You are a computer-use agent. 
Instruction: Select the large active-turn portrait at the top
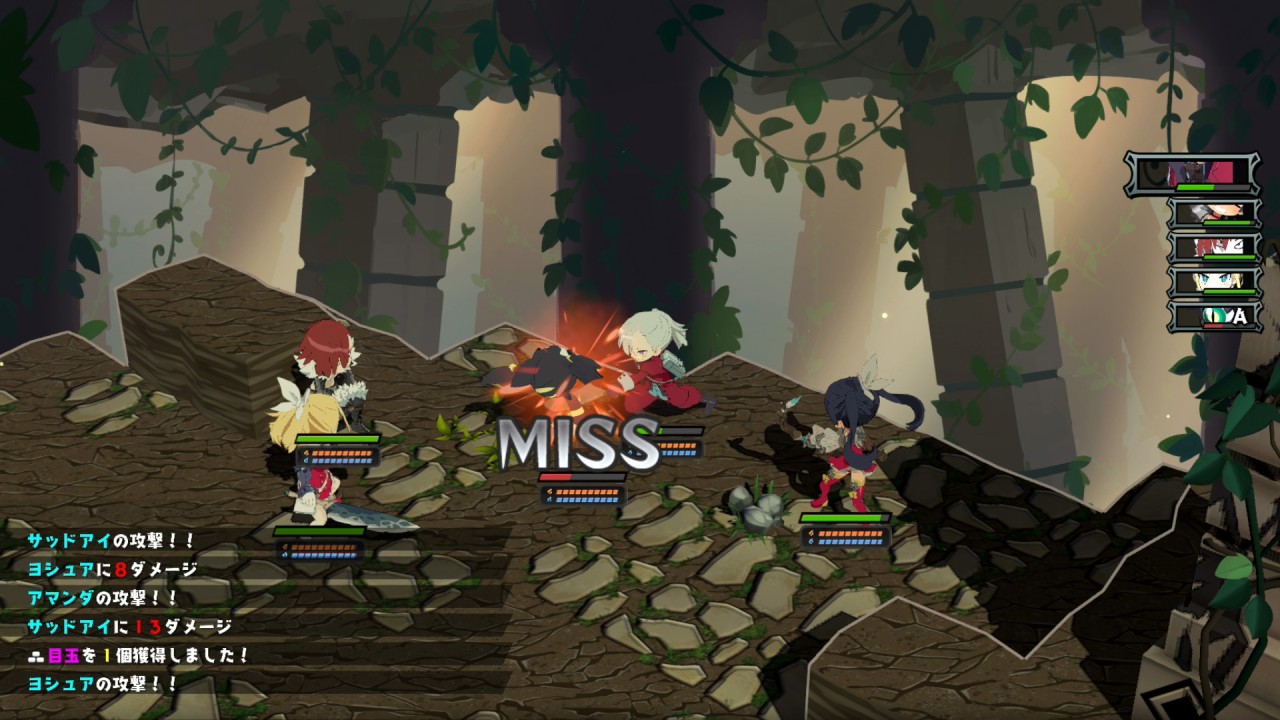click(x=1192, y=173)
